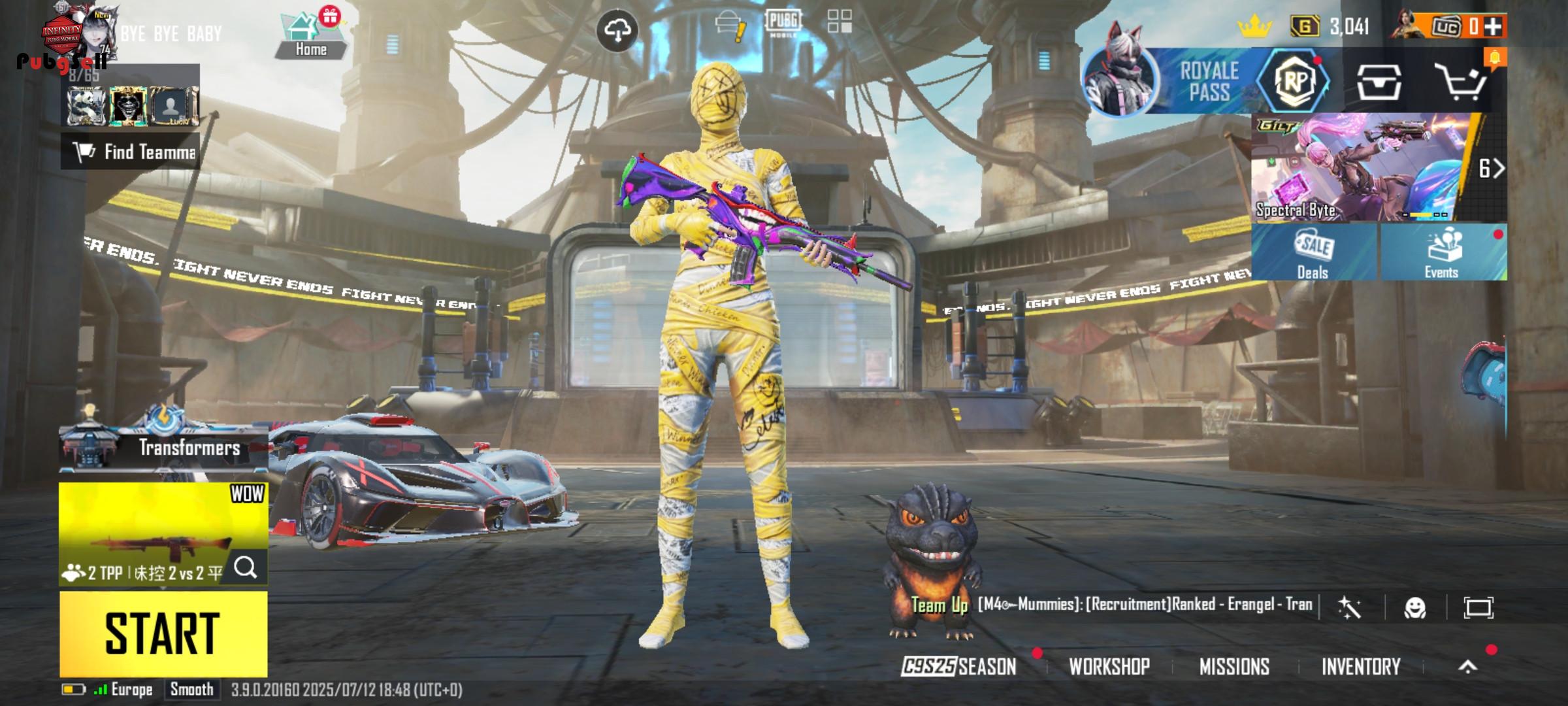
Task: Open the emote smiley face icon
Action: point(1415,608)
